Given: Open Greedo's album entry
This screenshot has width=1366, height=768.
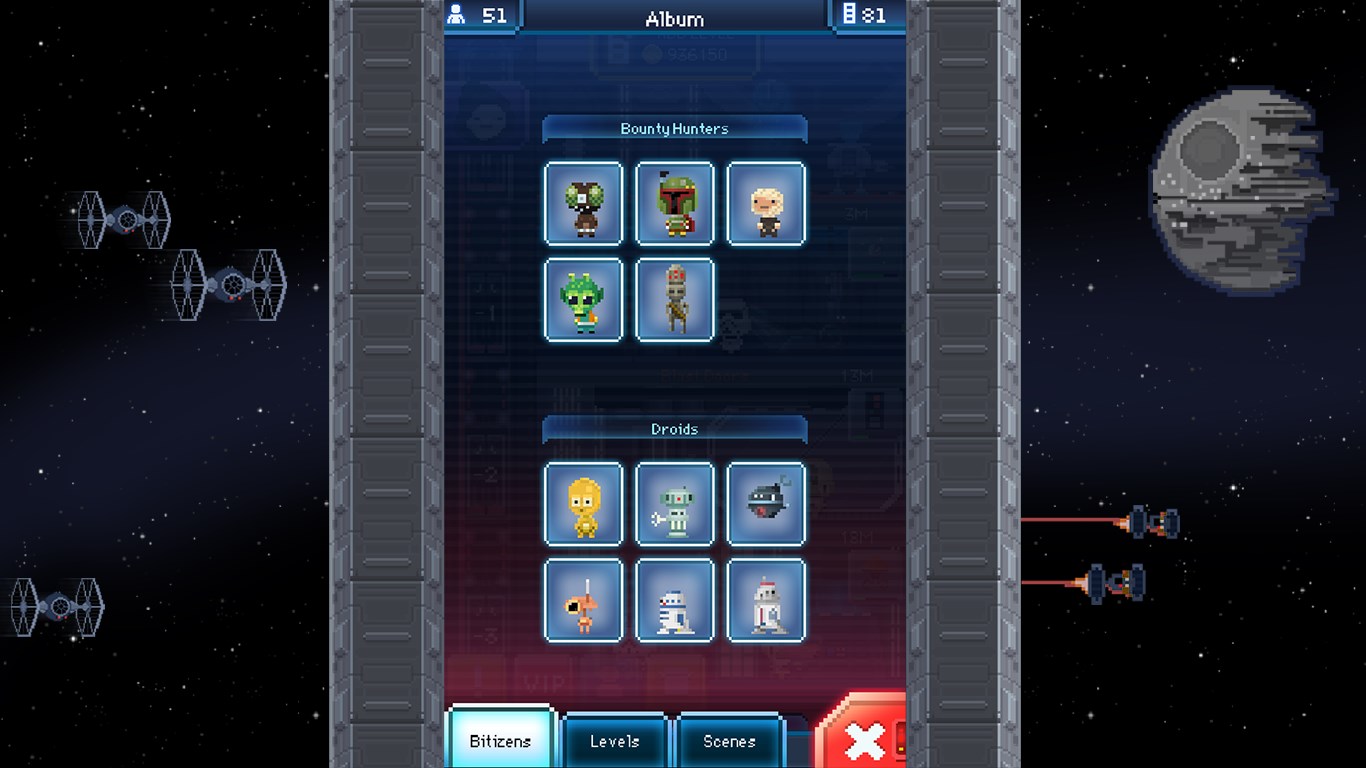Looking at the screenshot, I should pos(583,300).
